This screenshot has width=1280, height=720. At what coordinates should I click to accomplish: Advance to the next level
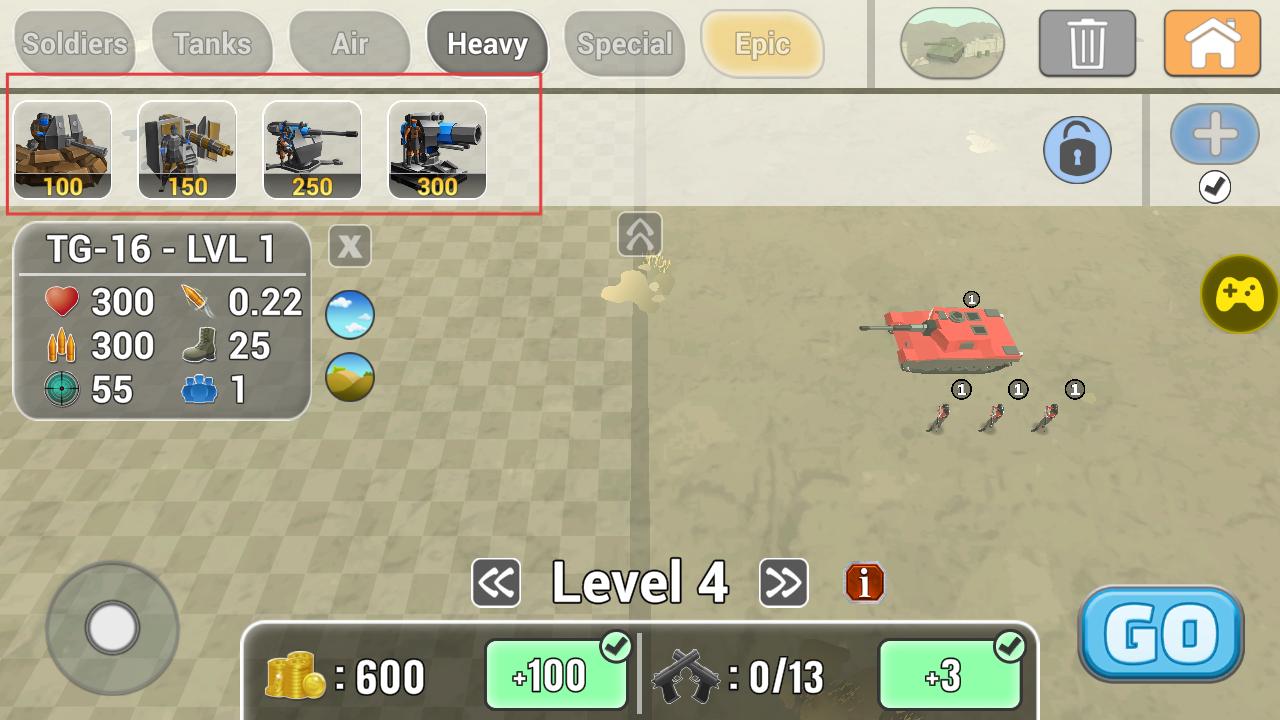pos(784,583)
